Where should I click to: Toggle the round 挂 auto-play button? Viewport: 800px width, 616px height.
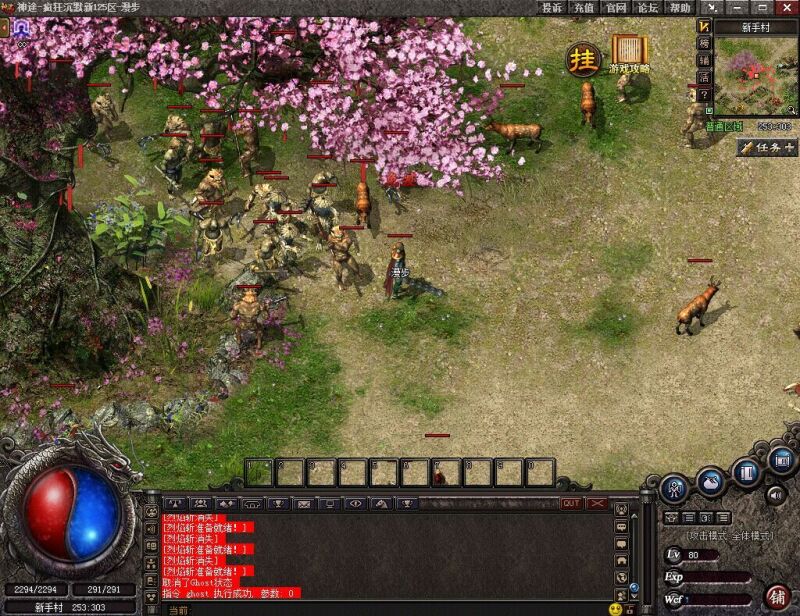click(x=582, y=59)
